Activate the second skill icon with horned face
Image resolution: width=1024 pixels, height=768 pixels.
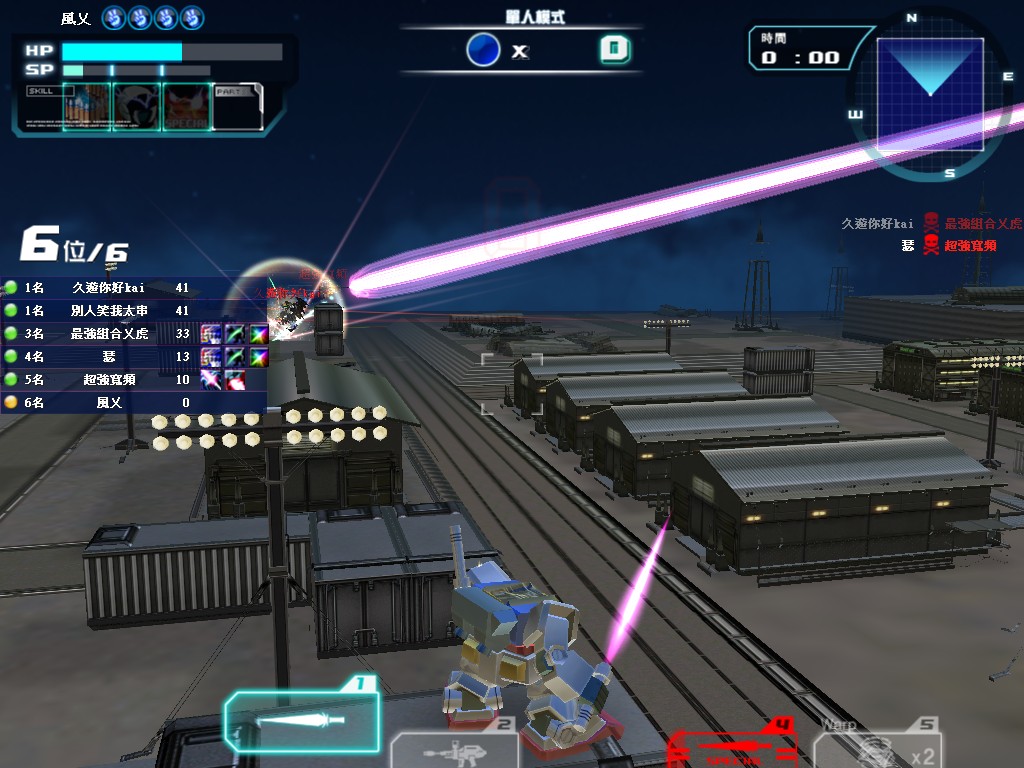[136, 106]
